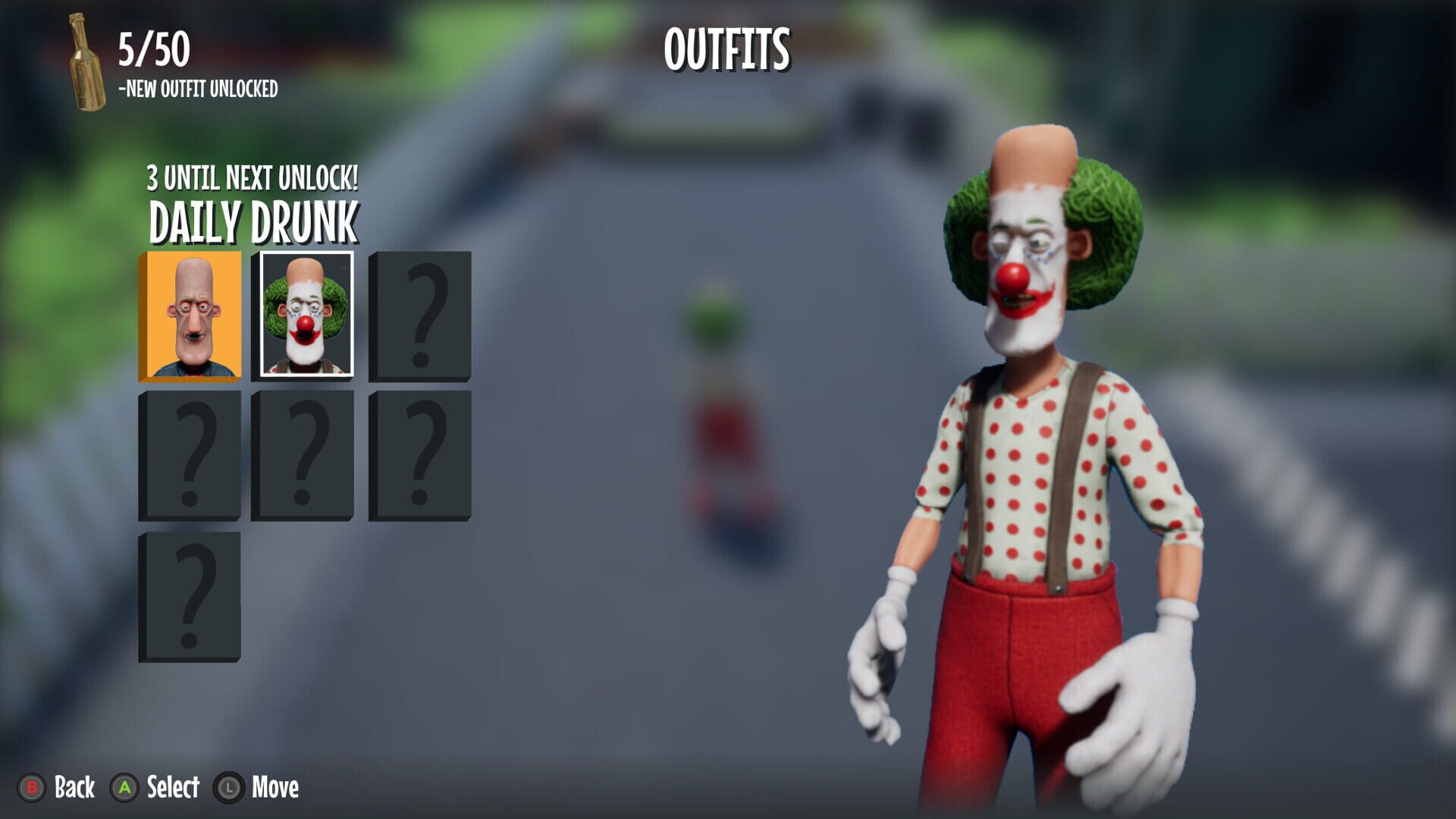Click the DAILY DRUNK category heading
This screenshot has width=1456, height=819.
[x=253, y=221]
